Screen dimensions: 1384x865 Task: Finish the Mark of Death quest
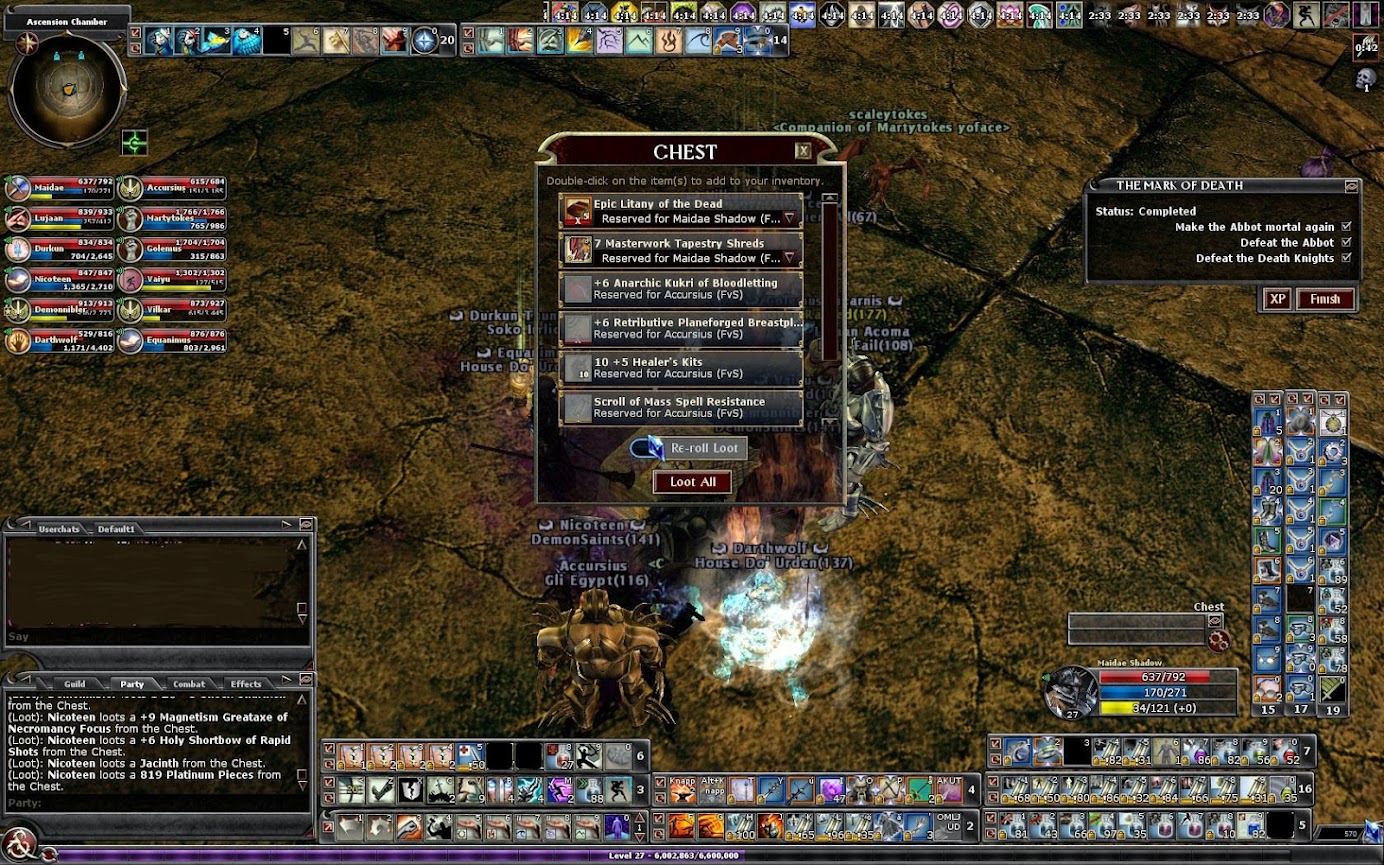pos(1325,299)
